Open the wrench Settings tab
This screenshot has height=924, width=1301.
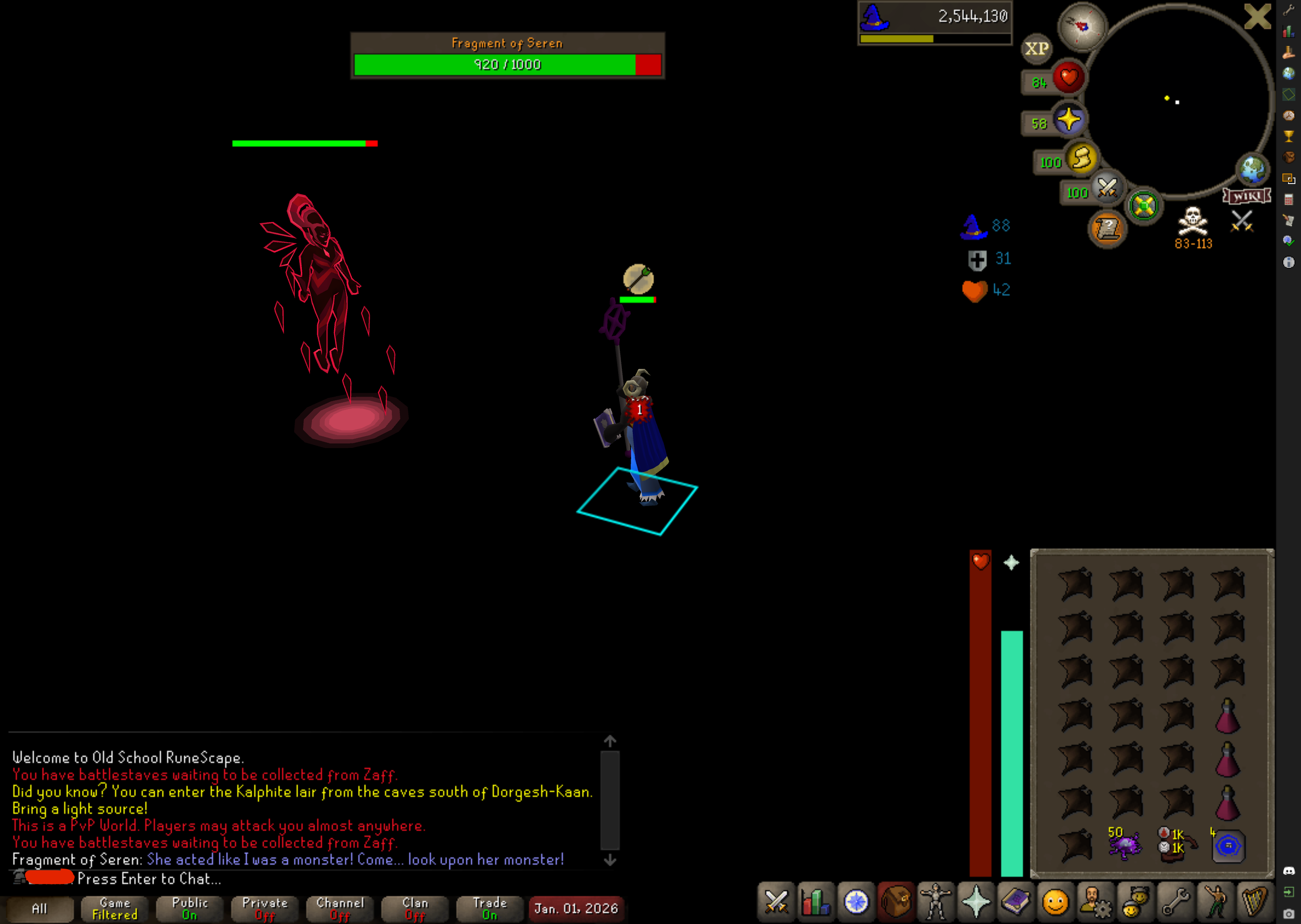click(1175, 902)
